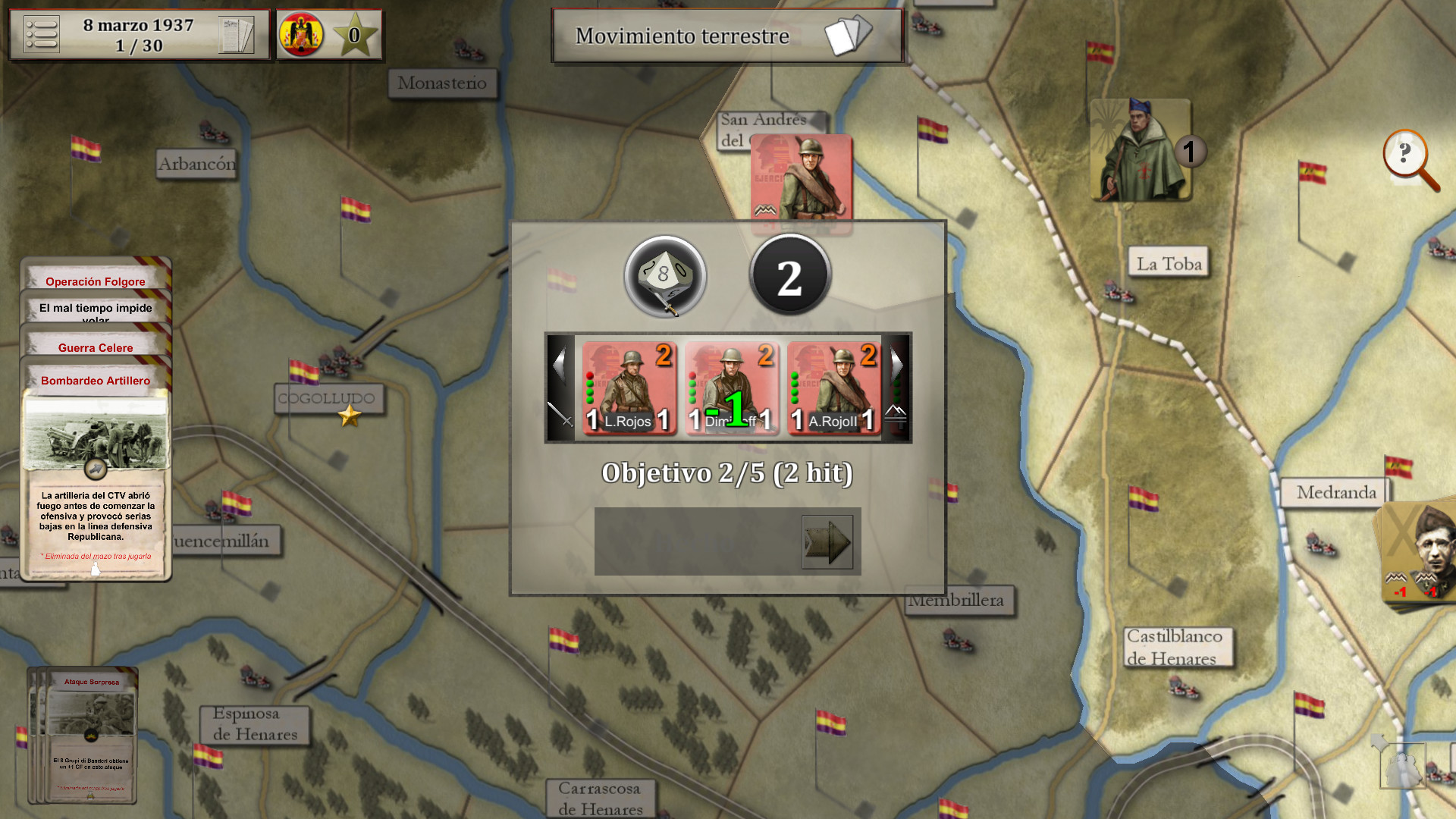Click the gold star beside the Nationalist emblem
Viewport: 1456px width, 819px height.
(354, 33)
